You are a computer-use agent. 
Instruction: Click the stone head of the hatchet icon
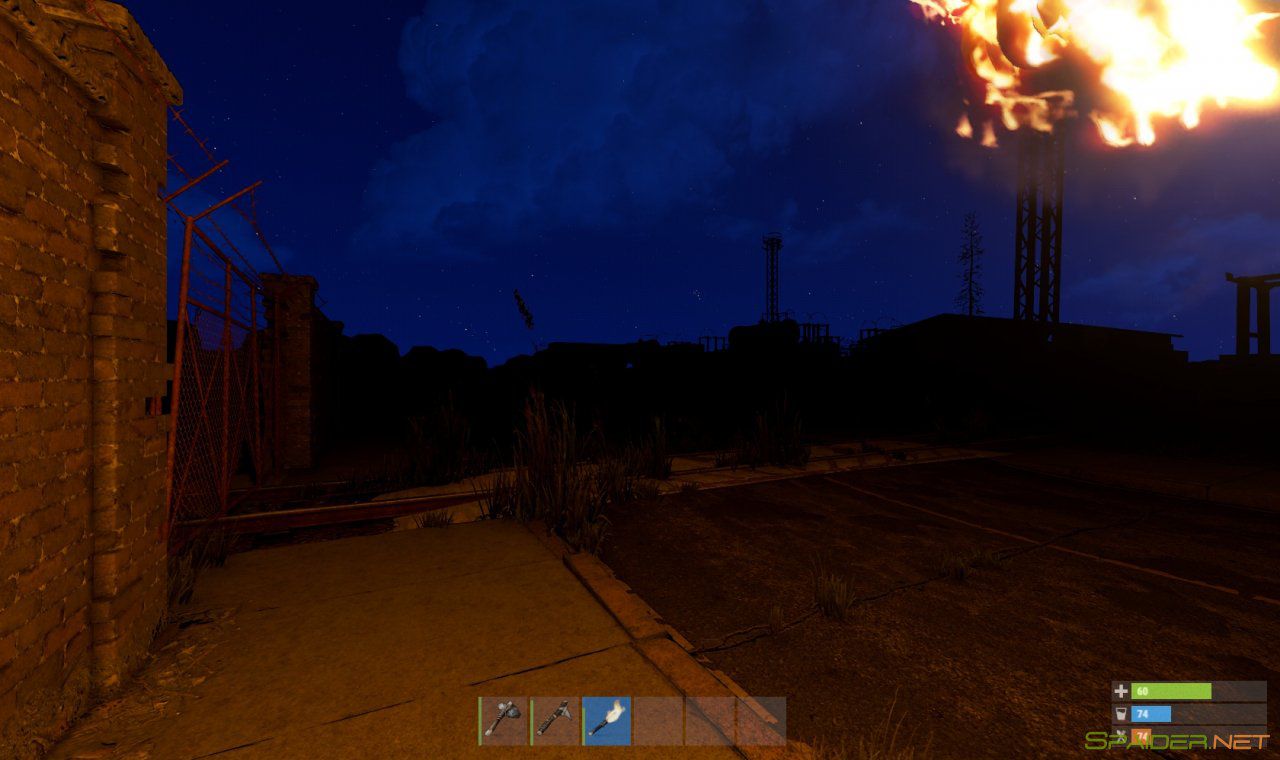512,713
